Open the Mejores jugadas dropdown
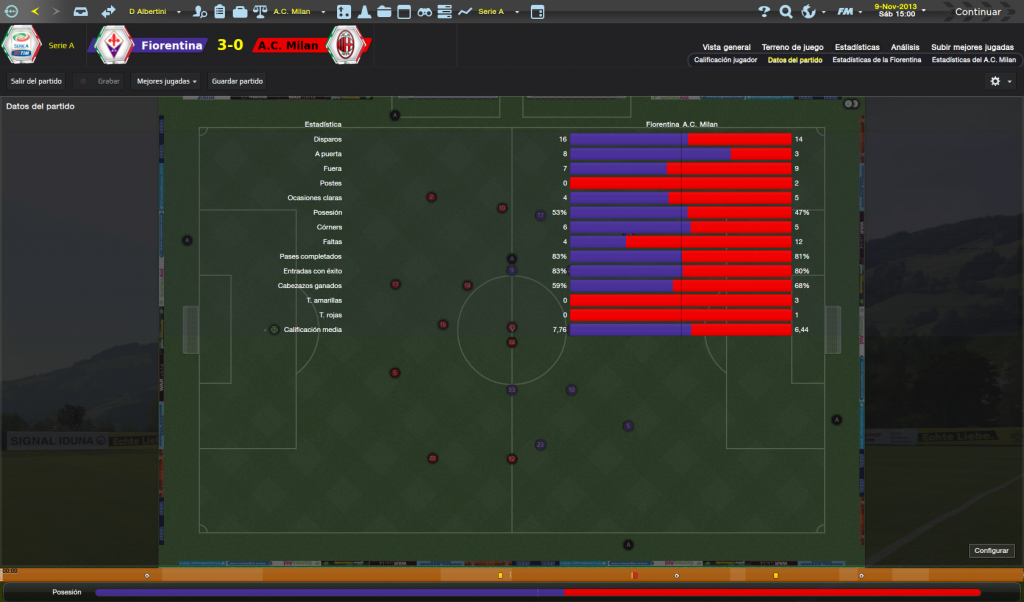The image size is (1024, 602). click(x=167, y=81)
